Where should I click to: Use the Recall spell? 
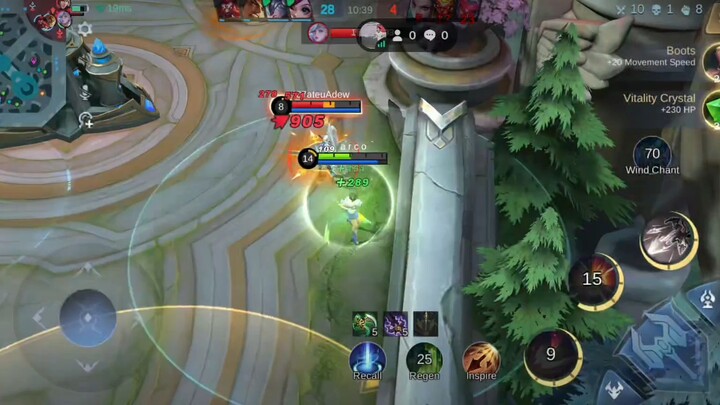(x=367, y=358)
